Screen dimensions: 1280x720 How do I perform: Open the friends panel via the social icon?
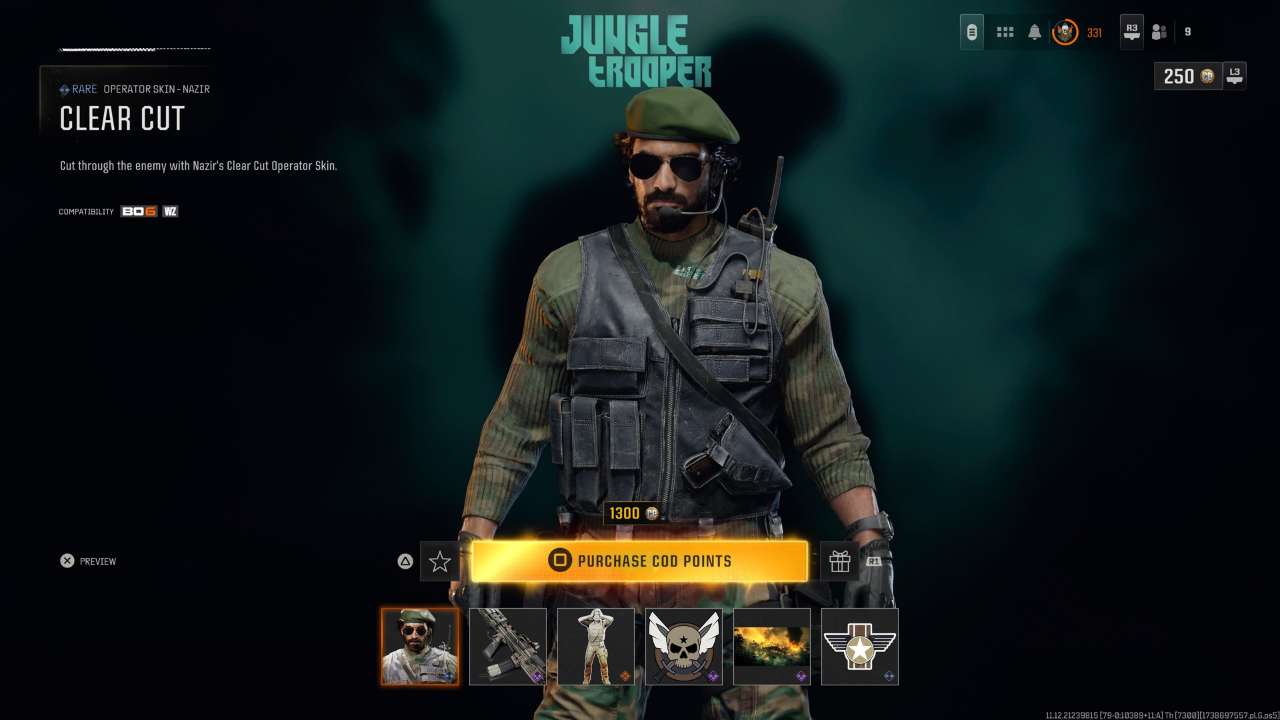pos(1159,31)
